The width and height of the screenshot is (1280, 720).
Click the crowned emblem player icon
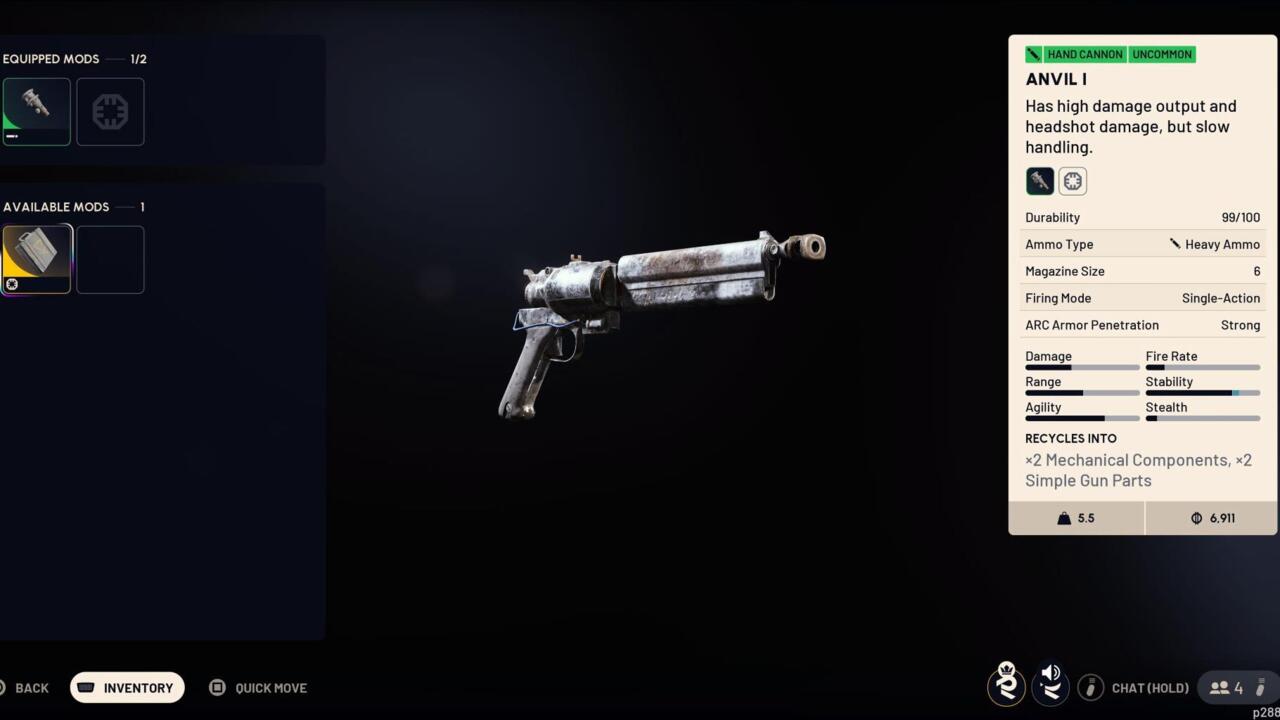point(1006,685)
